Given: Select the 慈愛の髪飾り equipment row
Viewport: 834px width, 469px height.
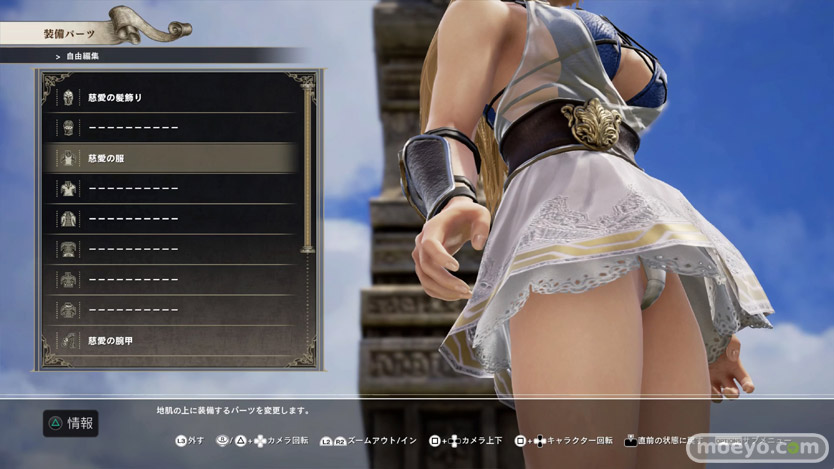Looking at the screenshot, I should pos(170,98).
